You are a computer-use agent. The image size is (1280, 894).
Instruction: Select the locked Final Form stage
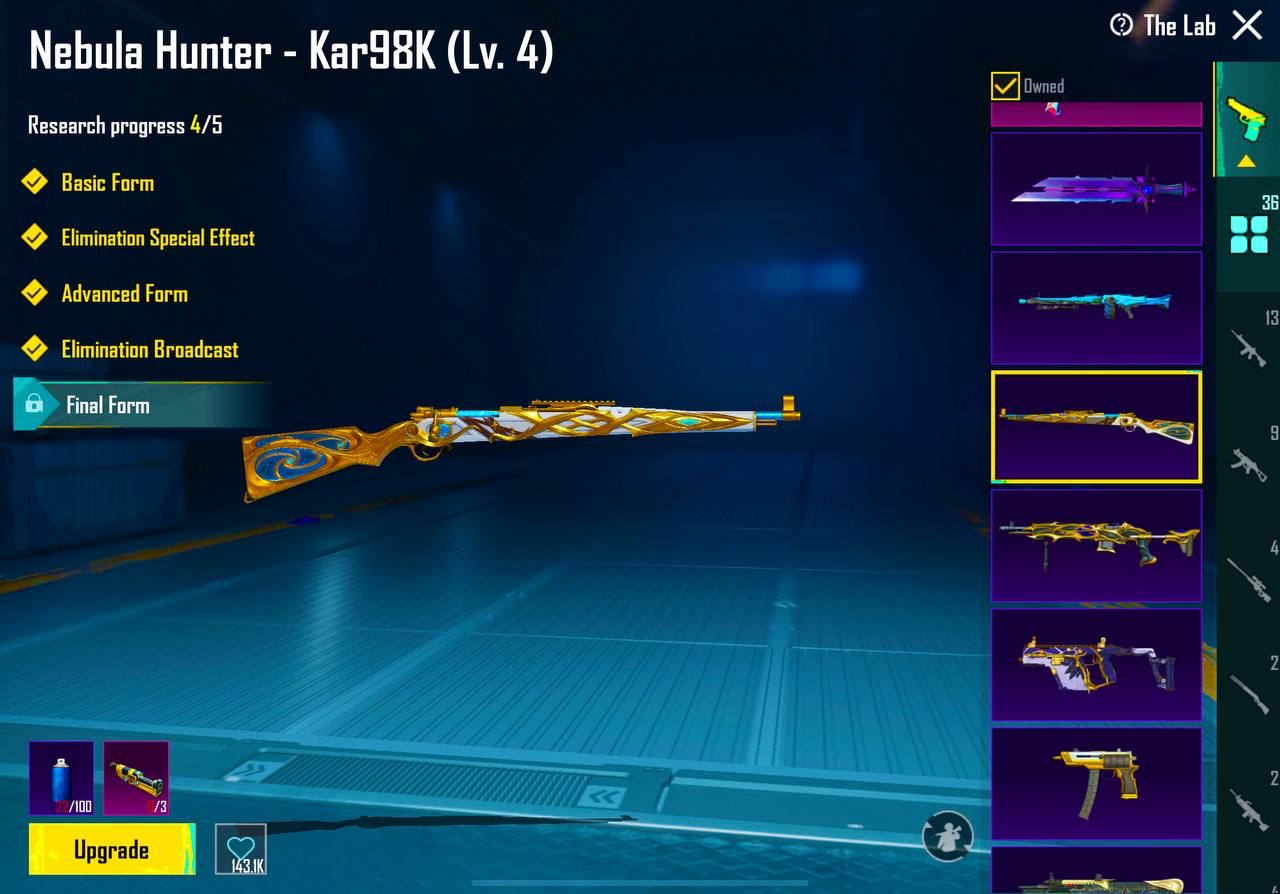(x=107, y=405)
